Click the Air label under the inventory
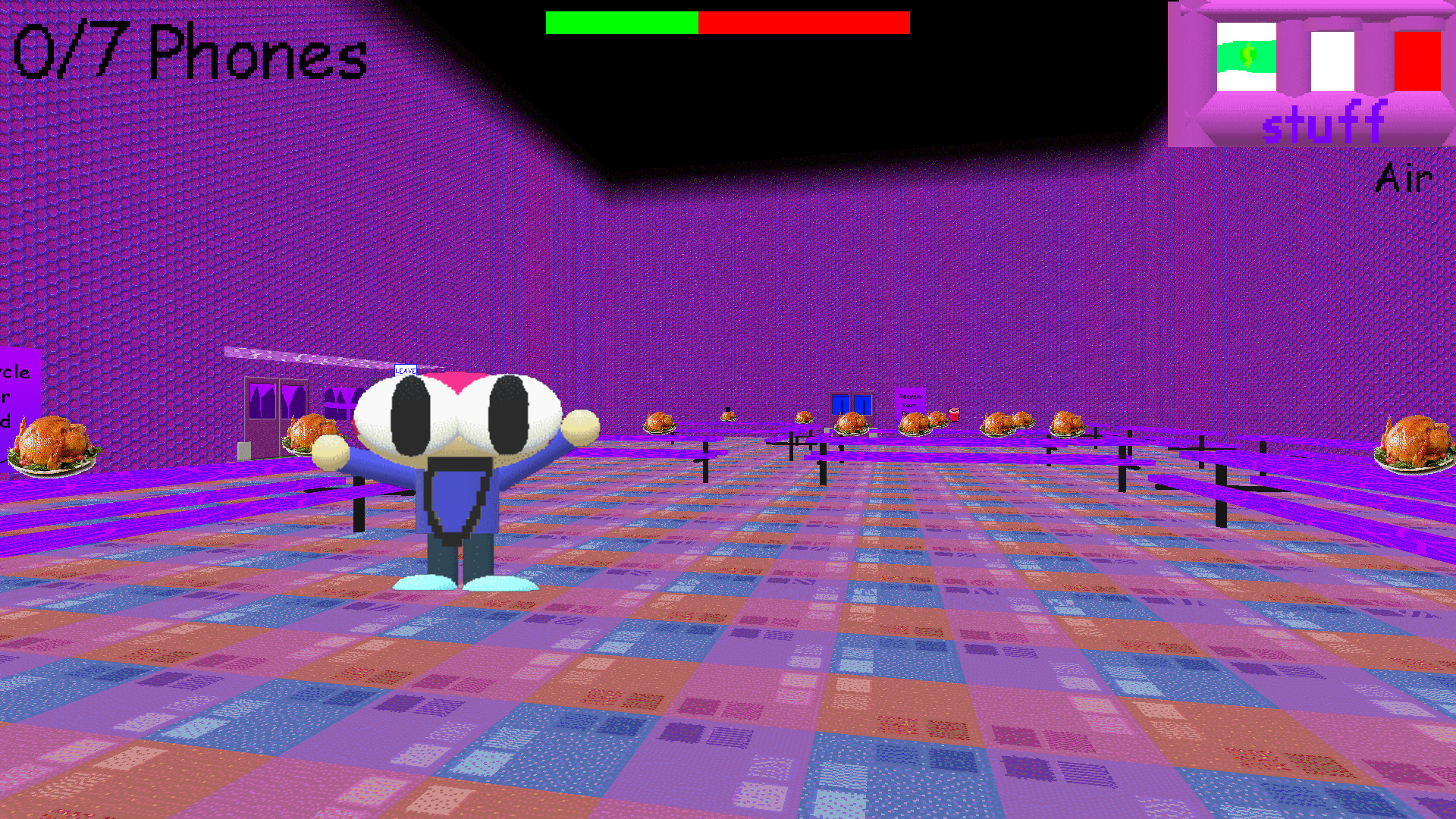Viewport: 1456px width, 819px height. (x=1404, y=177)
